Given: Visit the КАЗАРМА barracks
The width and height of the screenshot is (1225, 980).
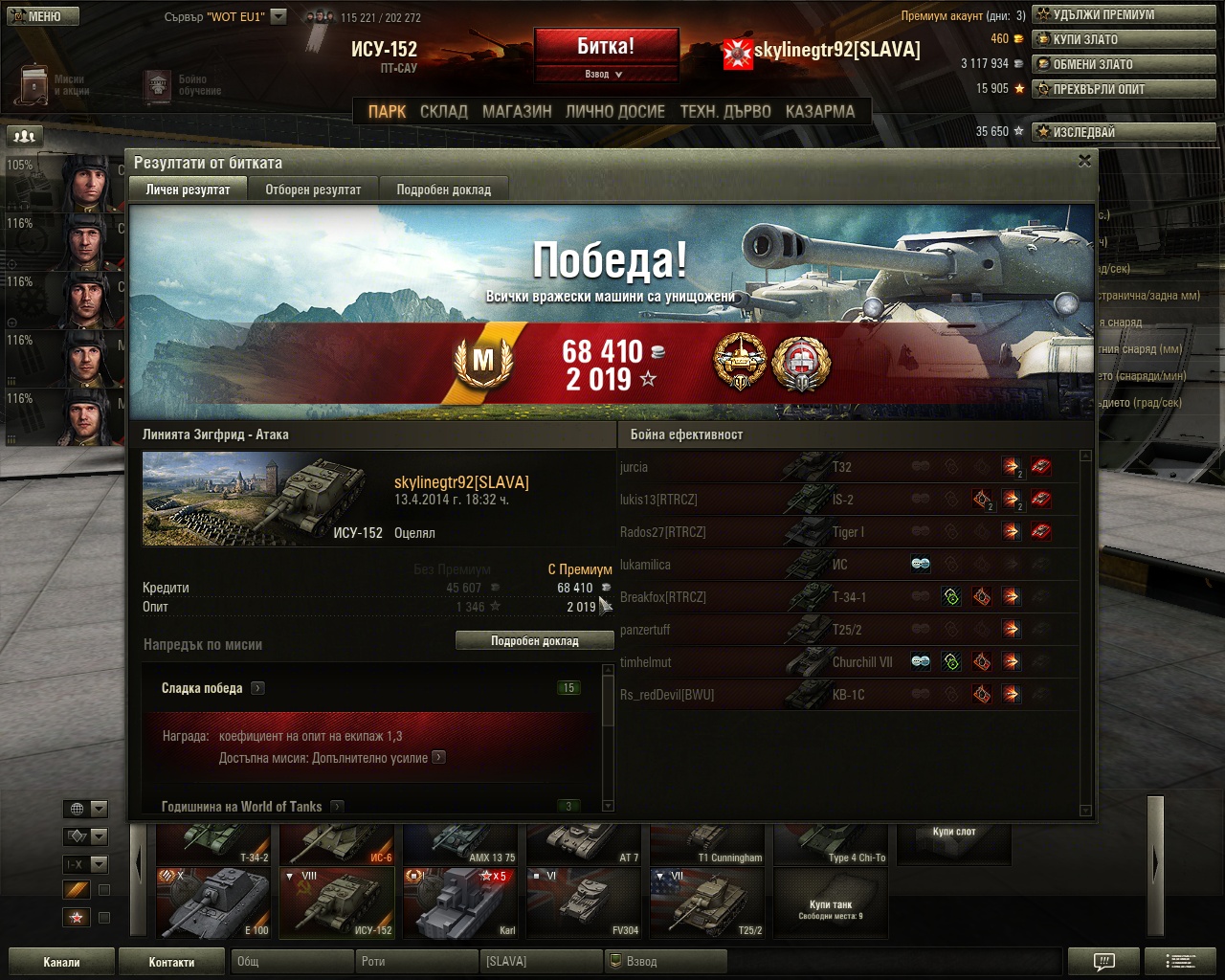Looking at the screenshot, I should tap(819, 111).
